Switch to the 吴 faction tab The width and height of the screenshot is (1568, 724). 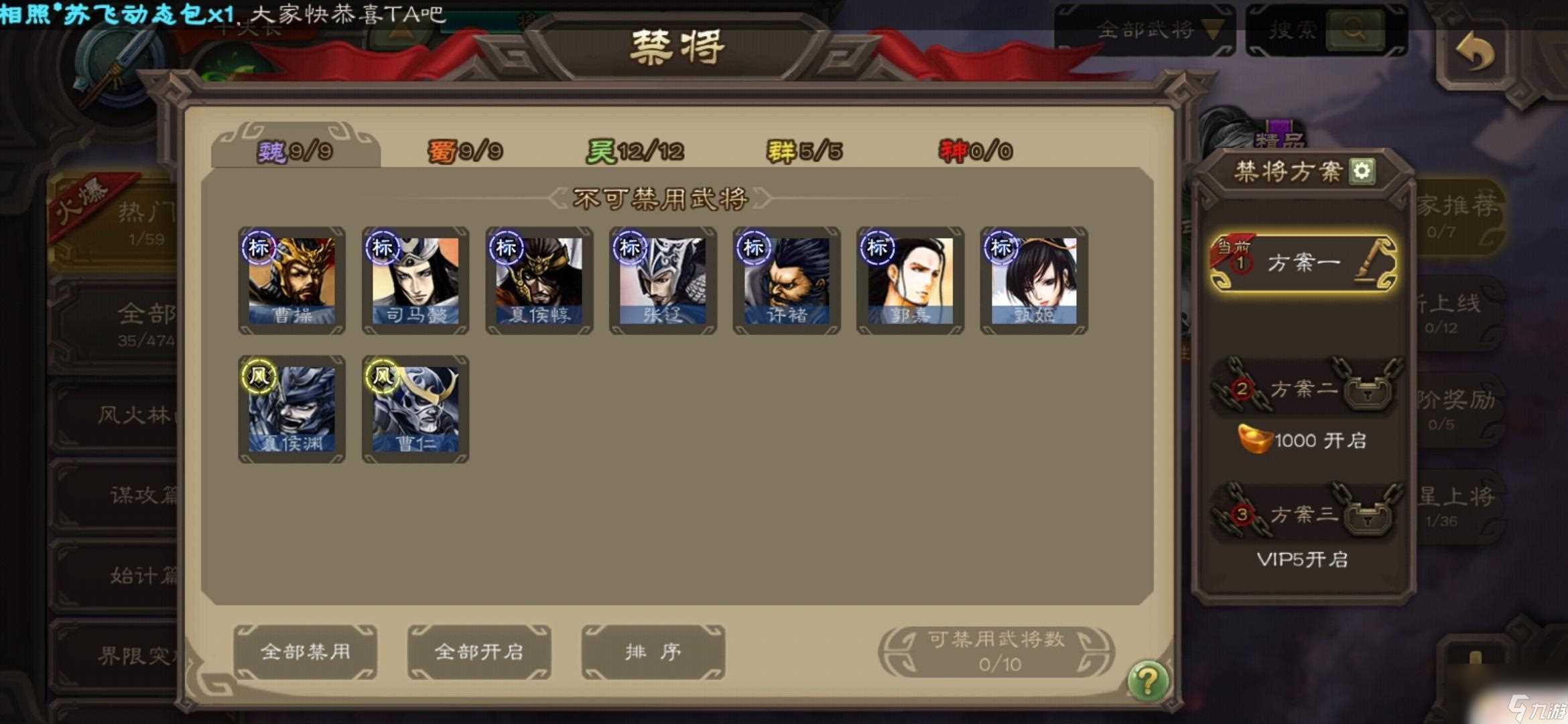click(633, 149)
